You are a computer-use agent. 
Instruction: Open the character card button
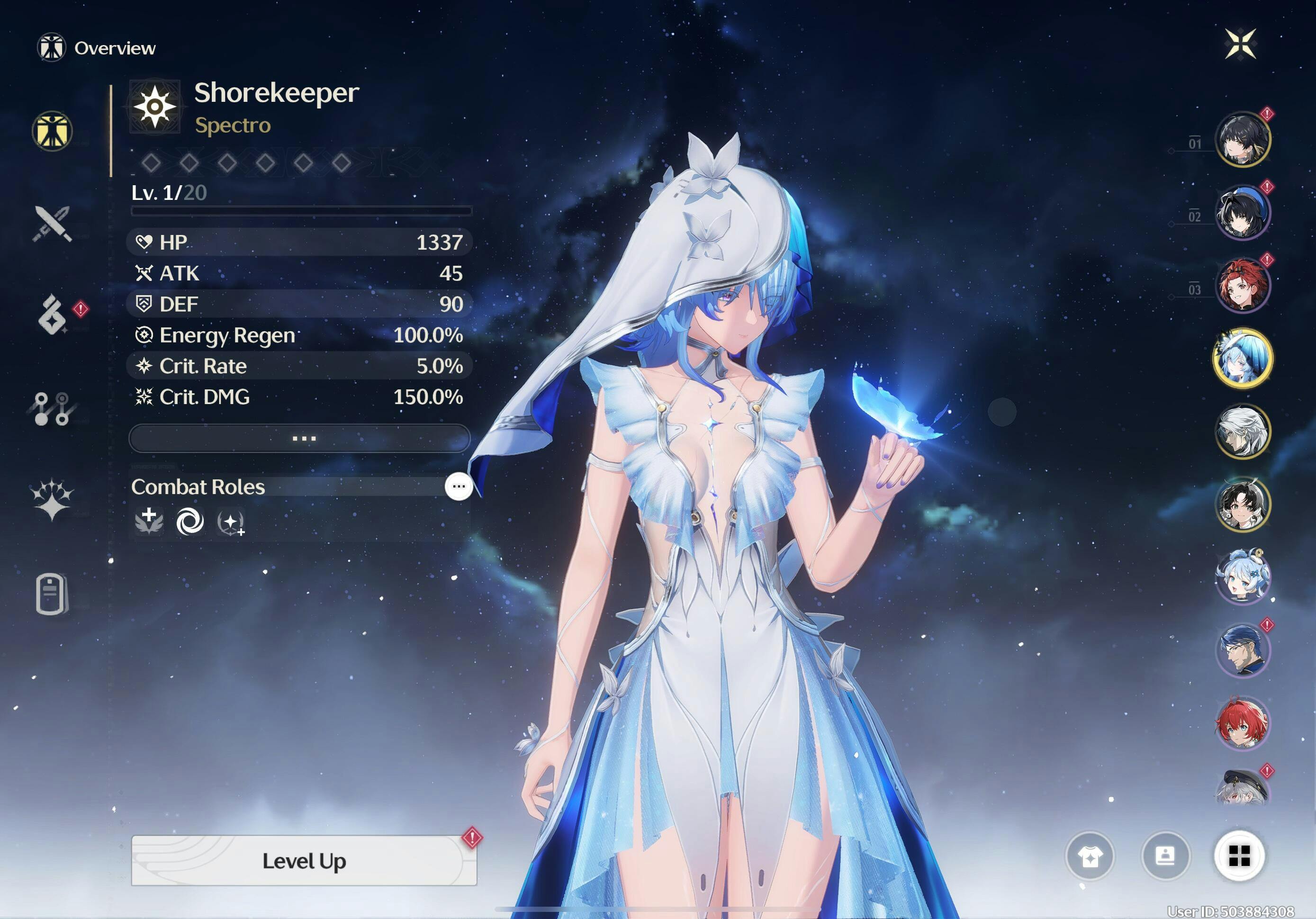click(x=1165, y=856)
